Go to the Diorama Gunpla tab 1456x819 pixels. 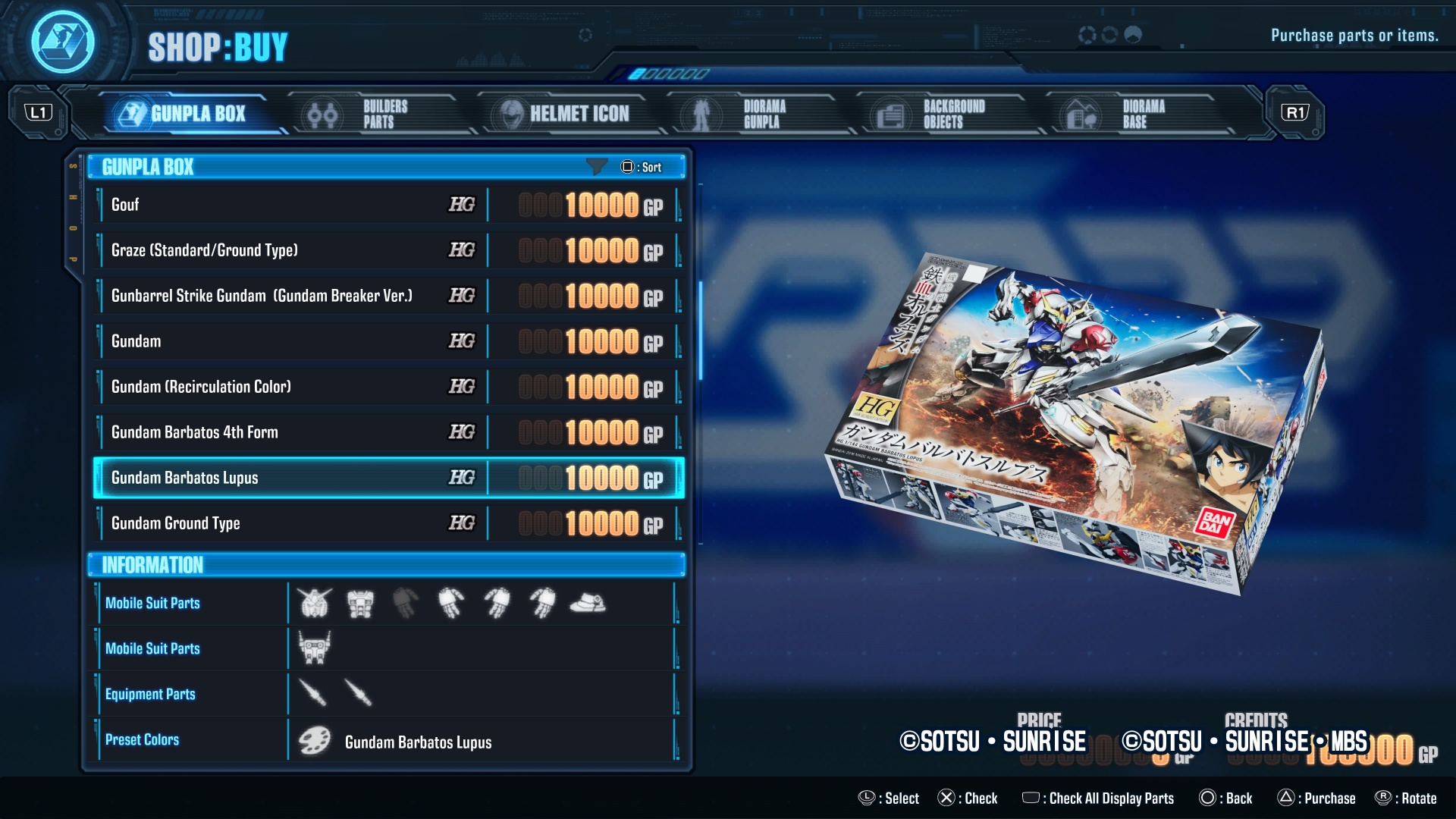751,114
